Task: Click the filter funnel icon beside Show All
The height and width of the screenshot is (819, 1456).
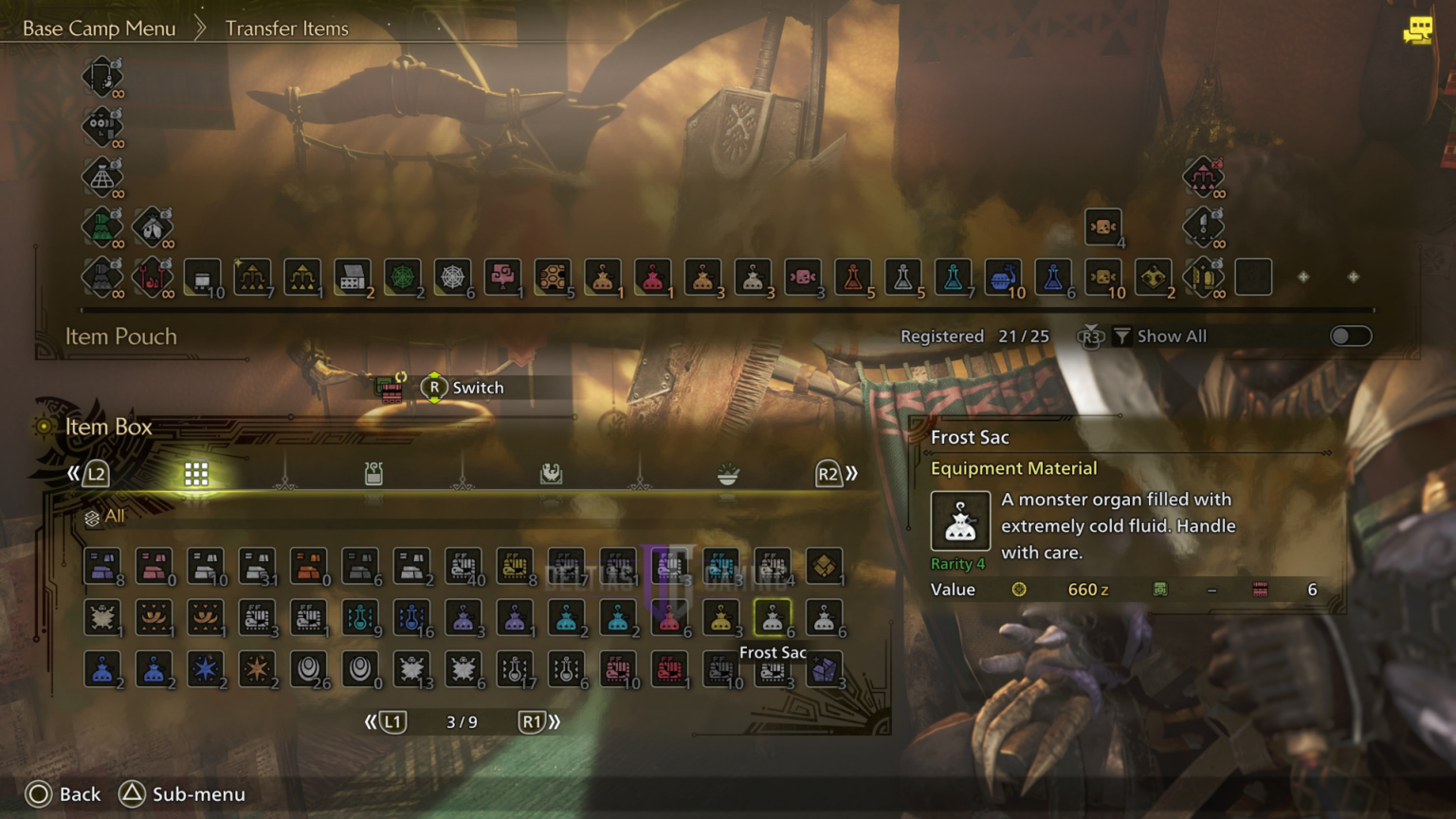Action: click(x=1123, y=336)
